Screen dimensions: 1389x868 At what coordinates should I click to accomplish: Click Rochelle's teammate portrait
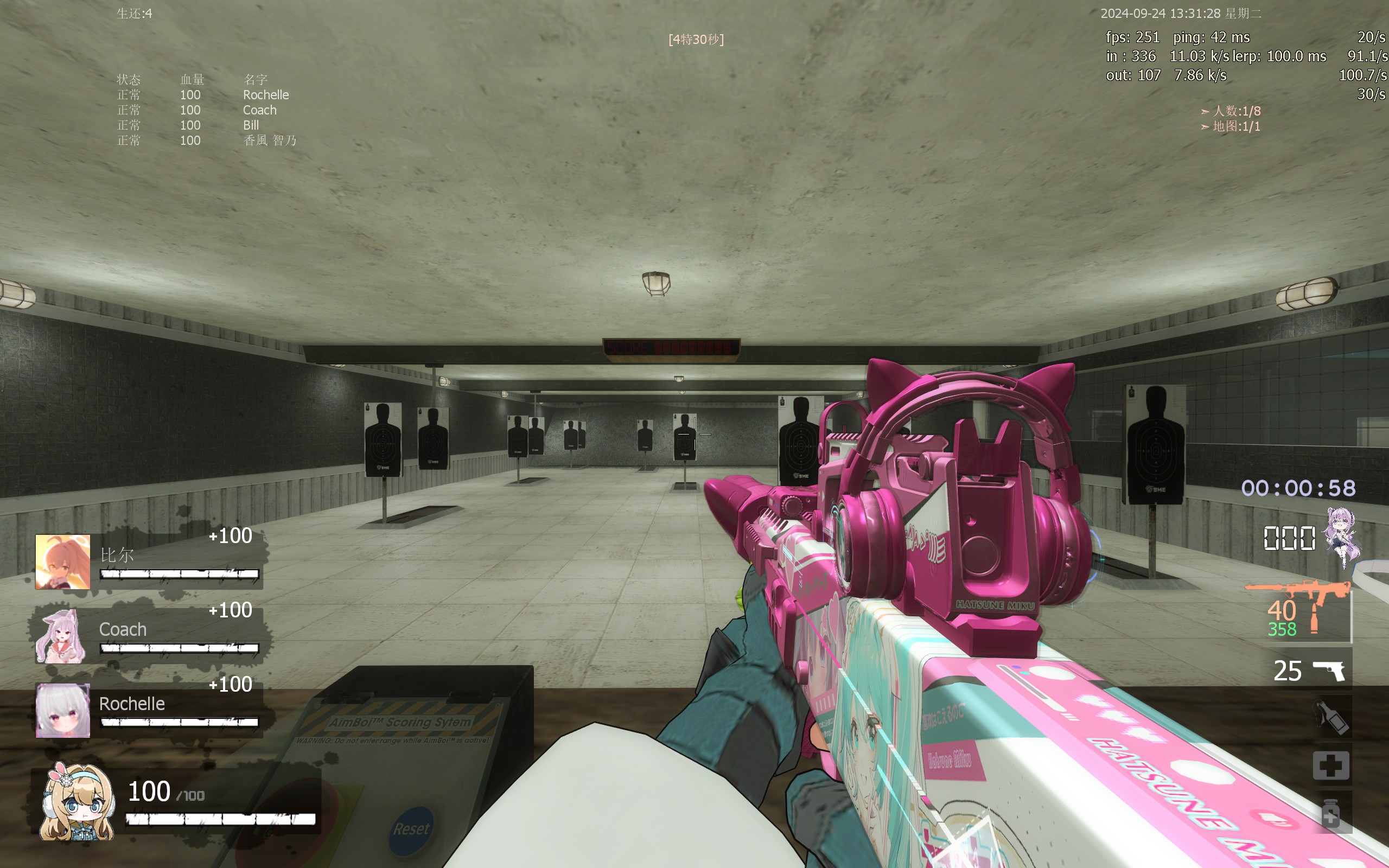pyautogui.click(x=62, y=710)
